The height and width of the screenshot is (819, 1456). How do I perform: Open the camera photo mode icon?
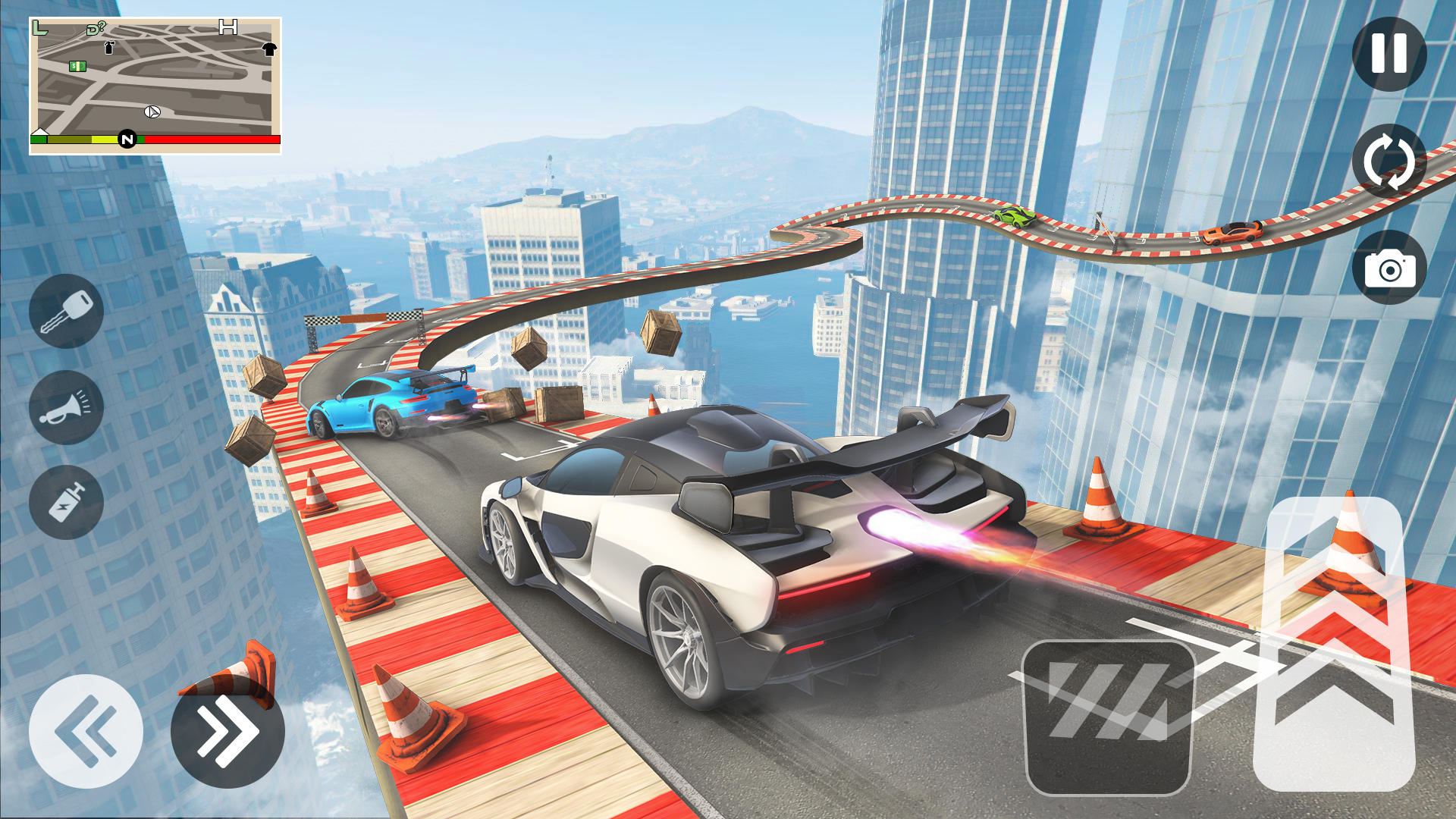click(1391, 270)
